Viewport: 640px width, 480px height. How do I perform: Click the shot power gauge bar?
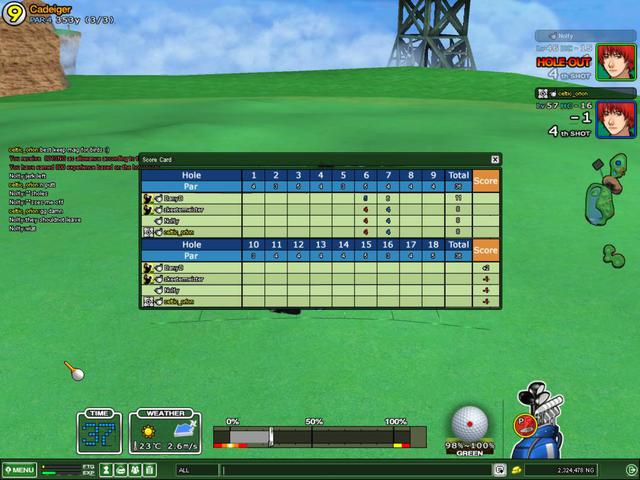(320, 436)
